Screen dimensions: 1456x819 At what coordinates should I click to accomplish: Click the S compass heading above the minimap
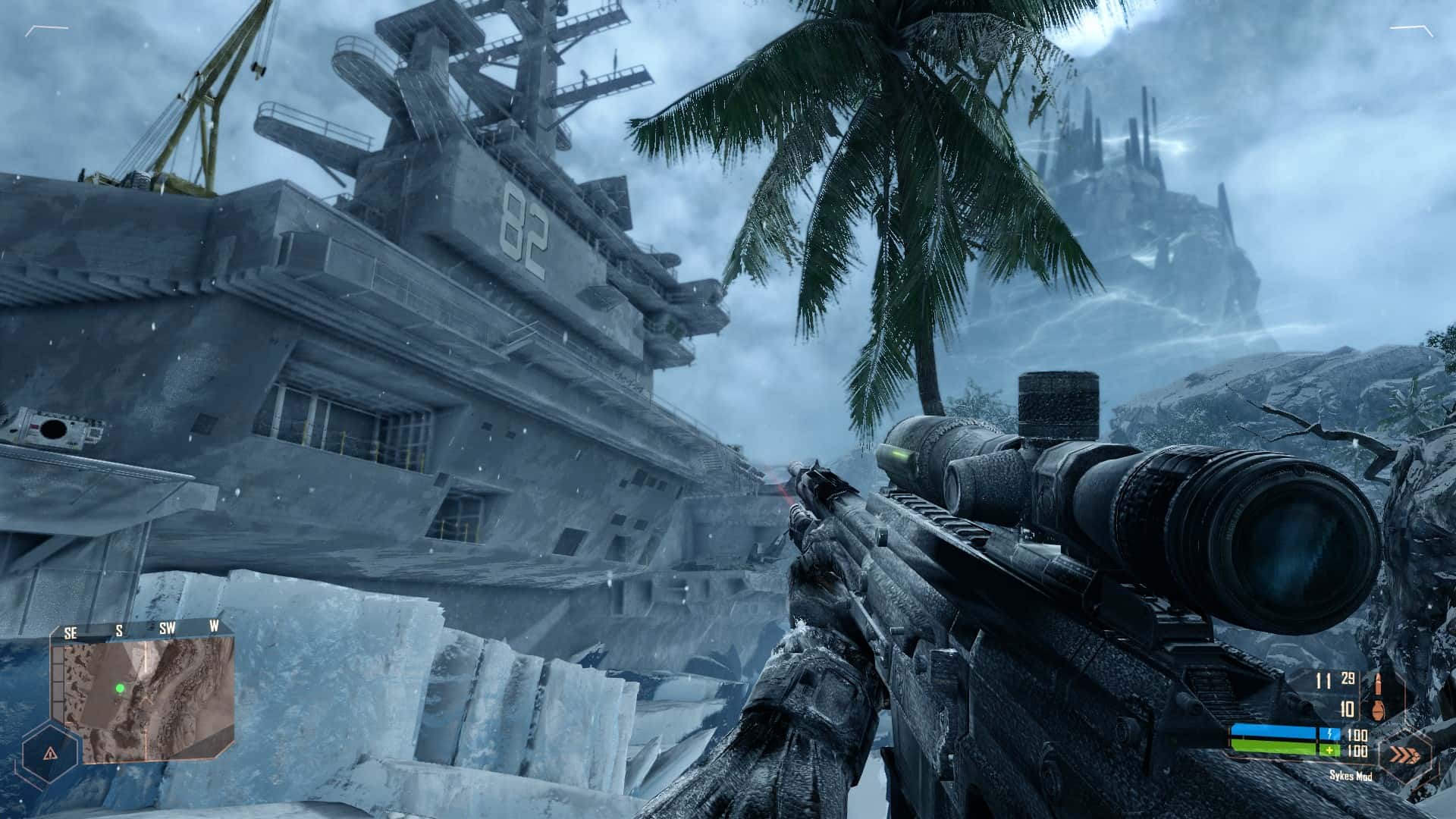click(x=119, y=629)
